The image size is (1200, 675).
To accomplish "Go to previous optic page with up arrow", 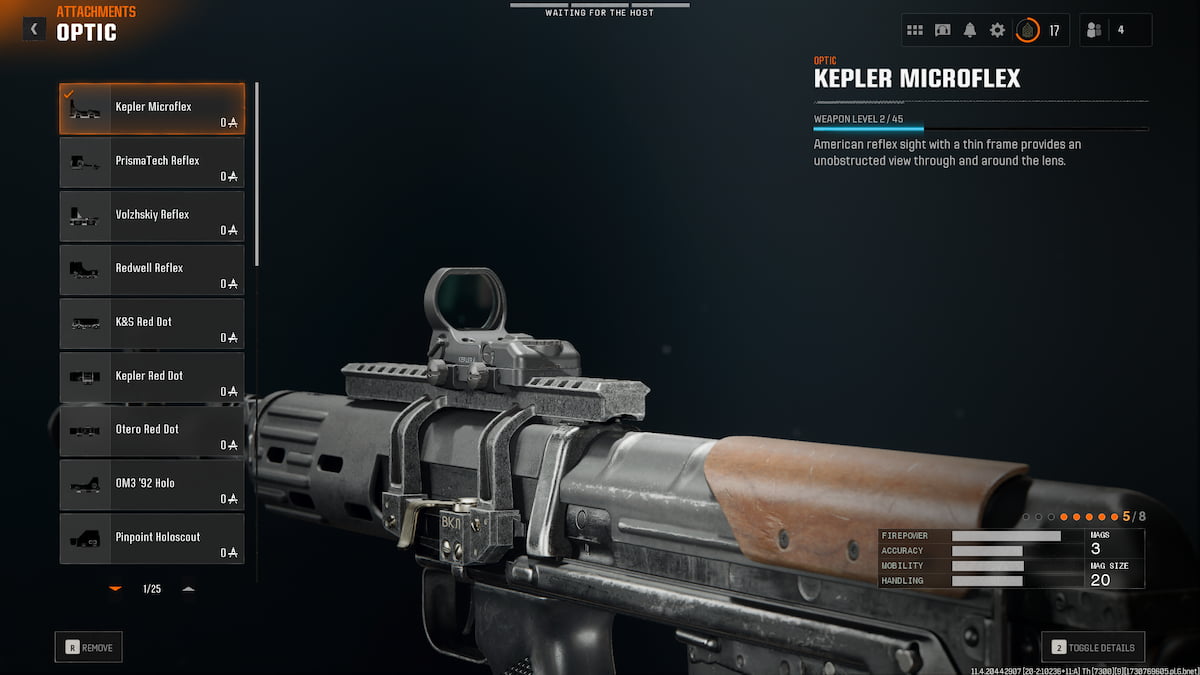I will point(188,589).
